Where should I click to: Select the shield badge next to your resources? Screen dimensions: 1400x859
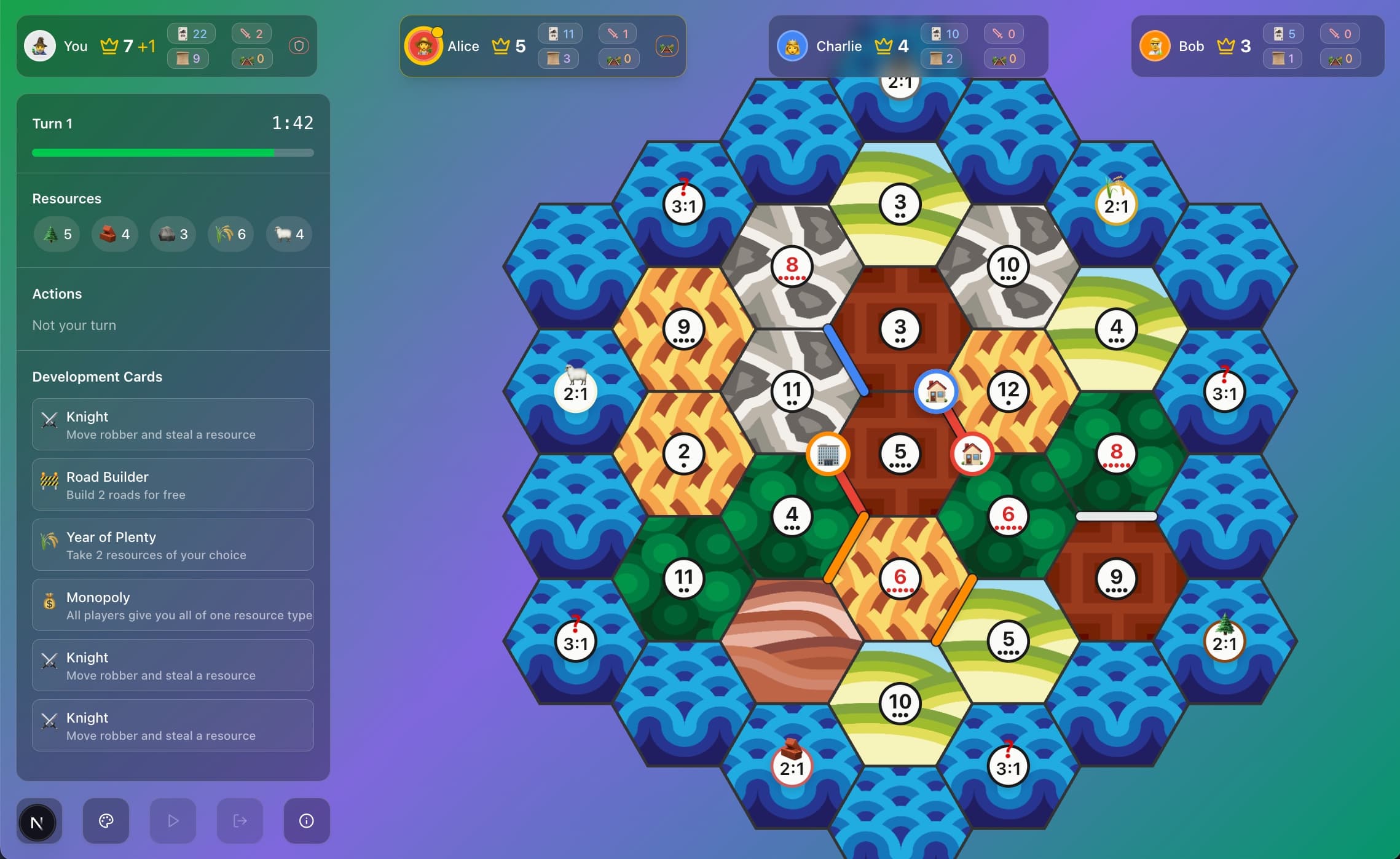click(x=298, y=45)
